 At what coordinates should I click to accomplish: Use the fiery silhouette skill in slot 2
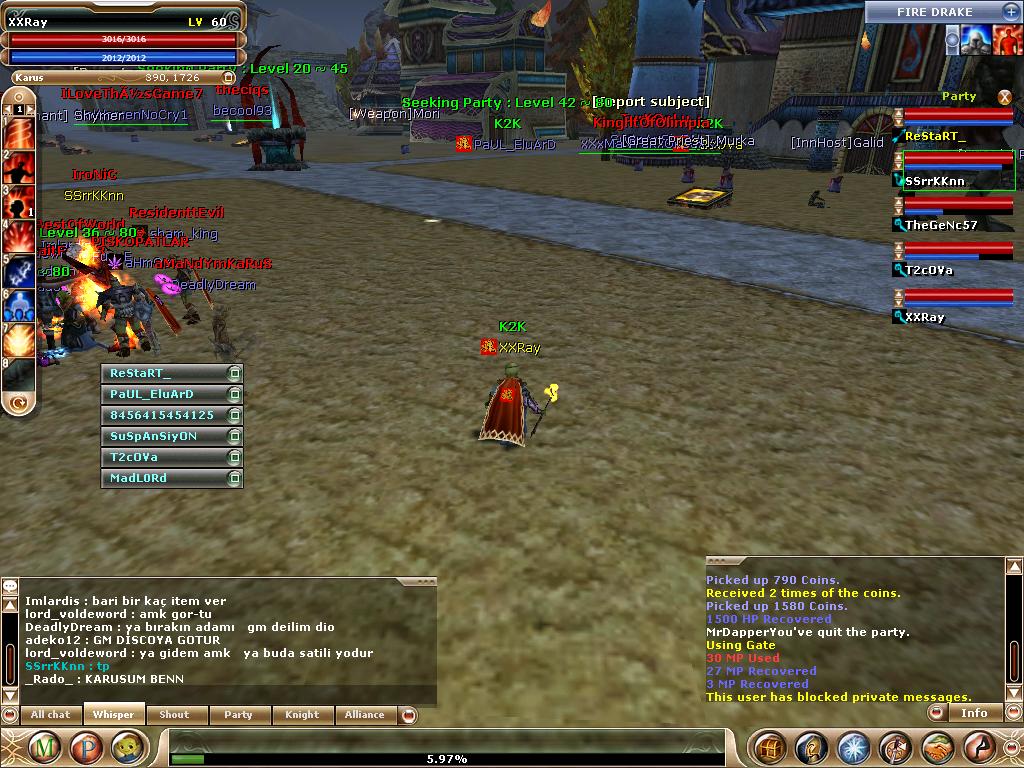(20, 167)
